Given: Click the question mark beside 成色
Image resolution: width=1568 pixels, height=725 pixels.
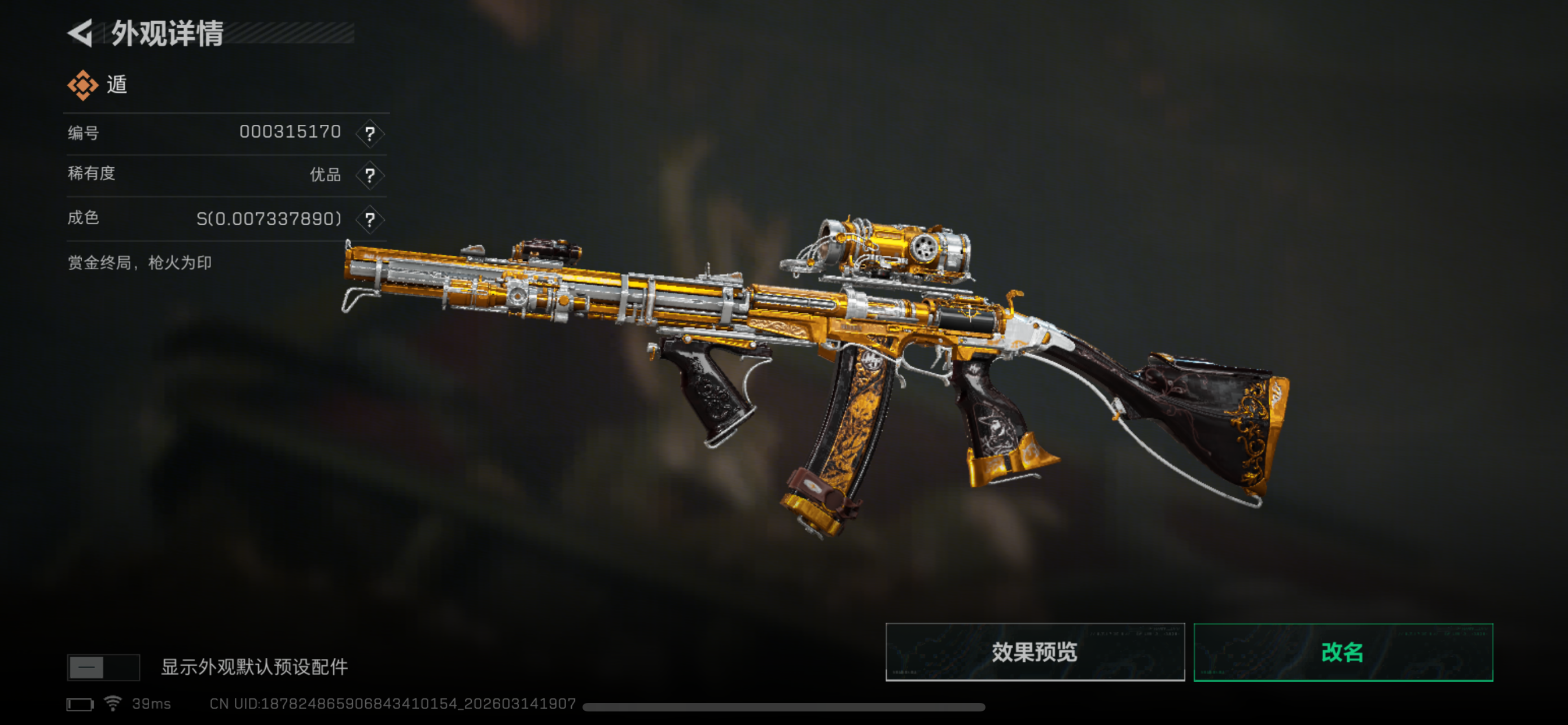Looking at the screenshot, I should pyautogui.click(x=370, y=219).
